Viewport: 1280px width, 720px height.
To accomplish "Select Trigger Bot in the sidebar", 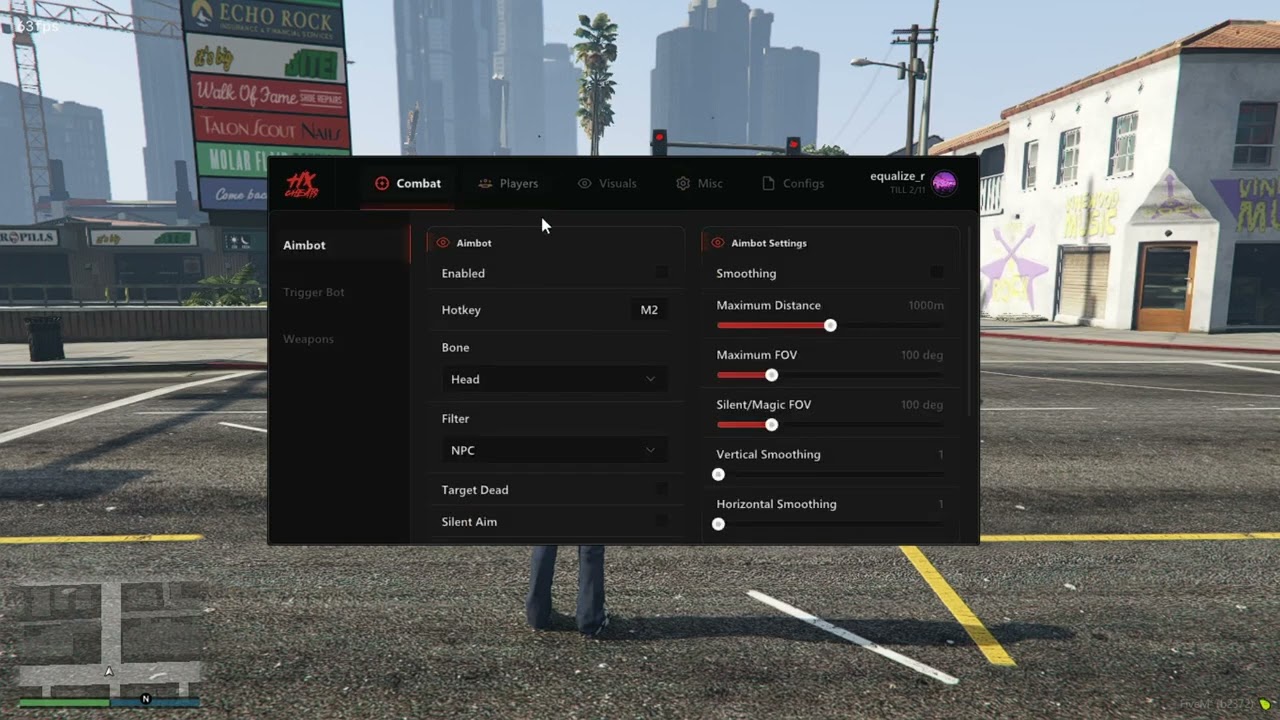I will click(314, 291).
